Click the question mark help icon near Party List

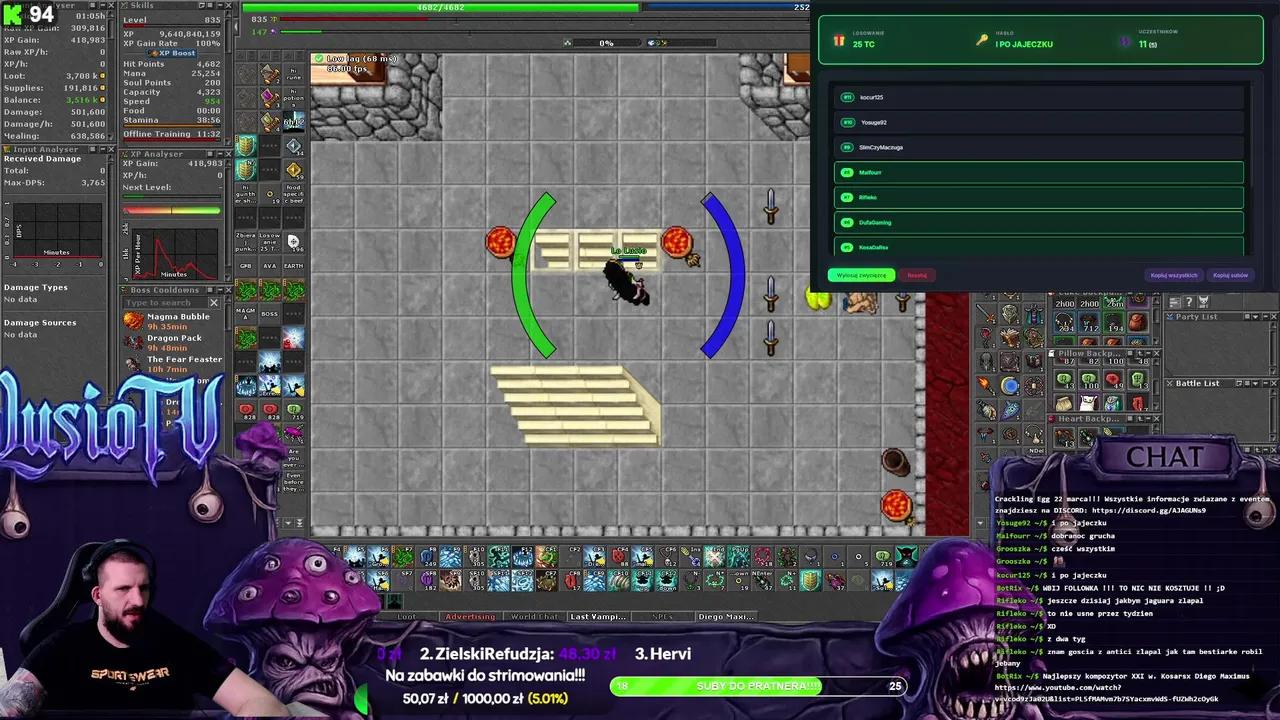click(x=1188, y=301)
